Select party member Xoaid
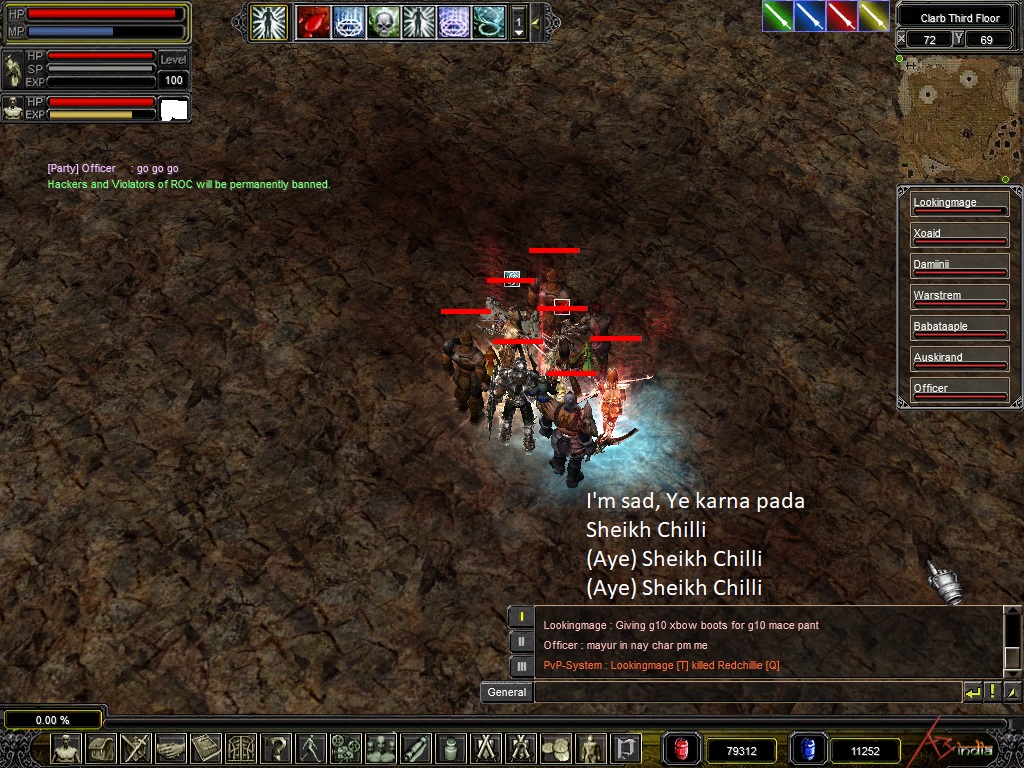Image resolution: width=1024 pixels, height=768 pixels. [x=958, y=236]
